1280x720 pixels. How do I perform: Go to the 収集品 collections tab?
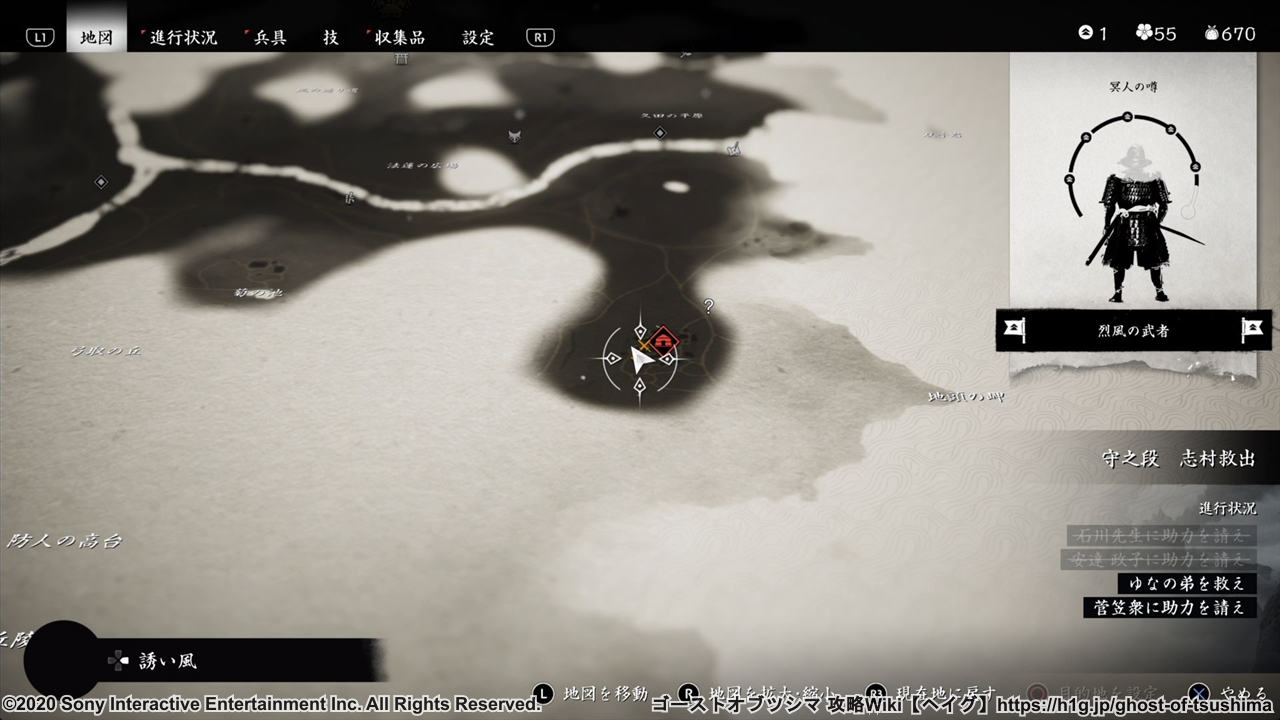(x=399, y=37)
